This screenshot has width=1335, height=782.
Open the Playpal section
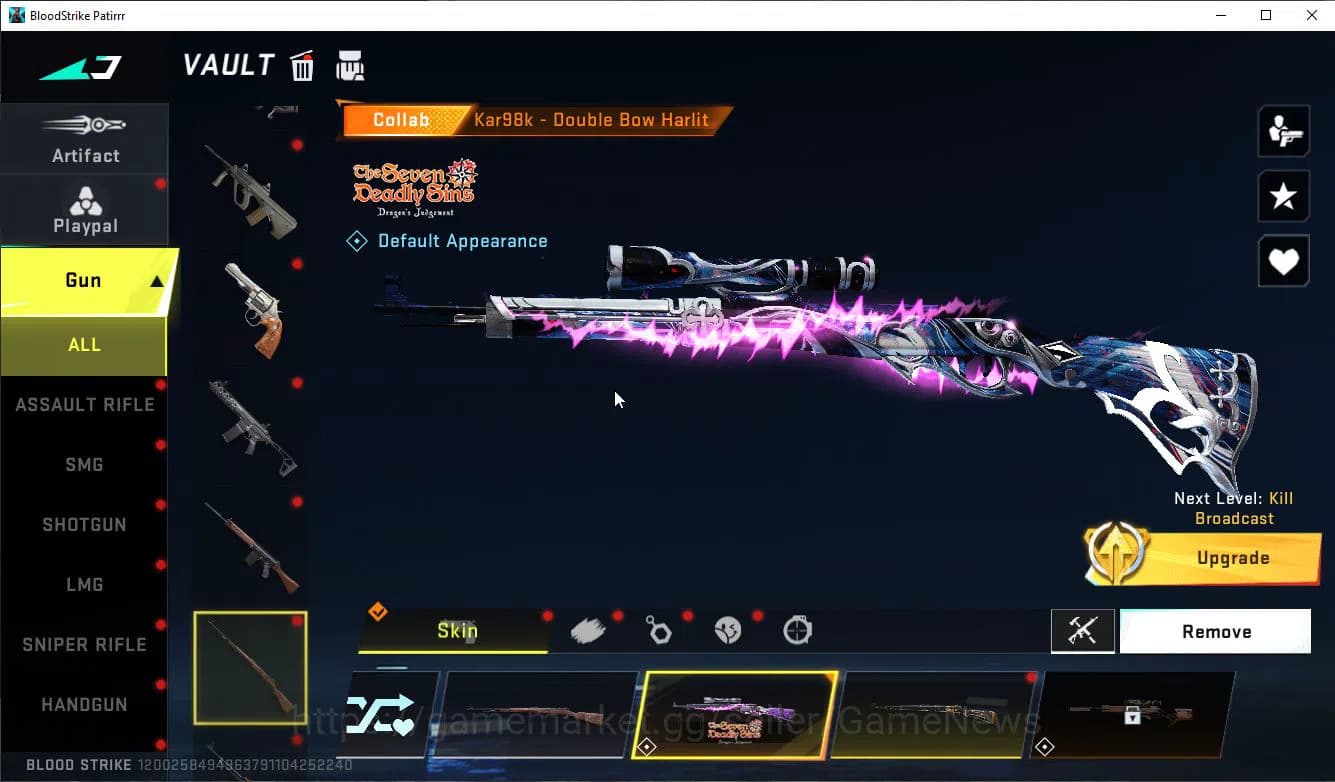[x=85, y=210]
